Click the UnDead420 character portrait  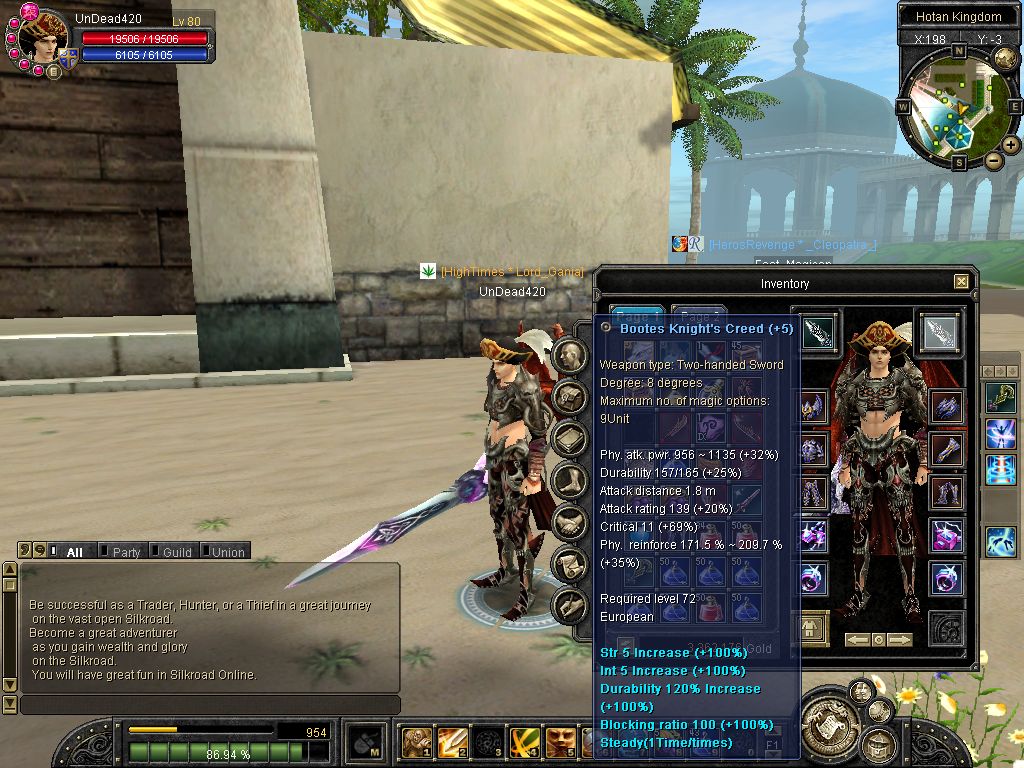[42, 37]
